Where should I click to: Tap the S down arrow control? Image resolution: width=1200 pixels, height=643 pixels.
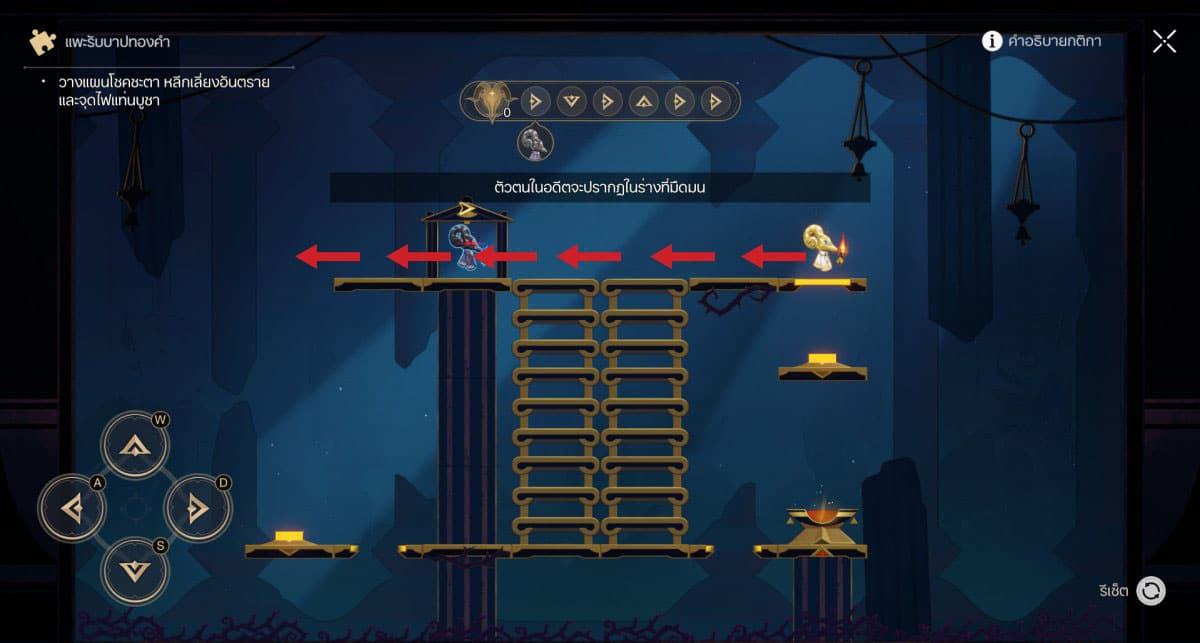coord(134,571)
